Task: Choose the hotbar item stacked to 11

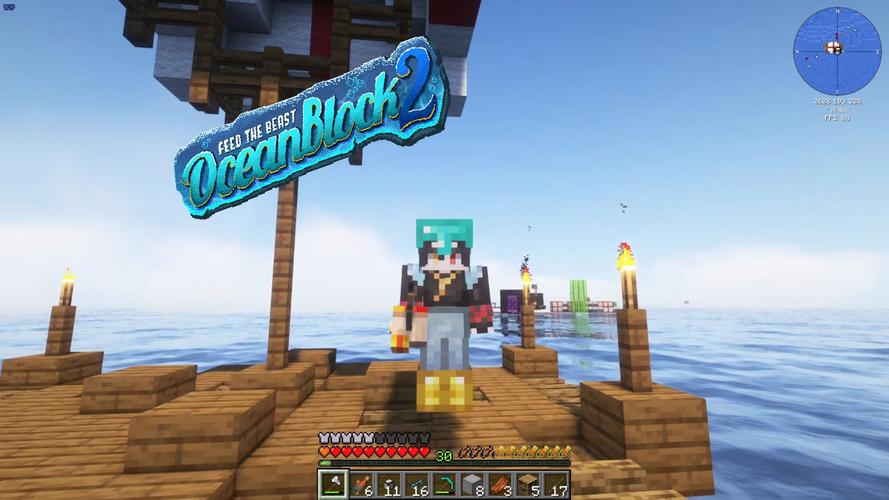Action: pyautogui.click(x=389, y=485)
